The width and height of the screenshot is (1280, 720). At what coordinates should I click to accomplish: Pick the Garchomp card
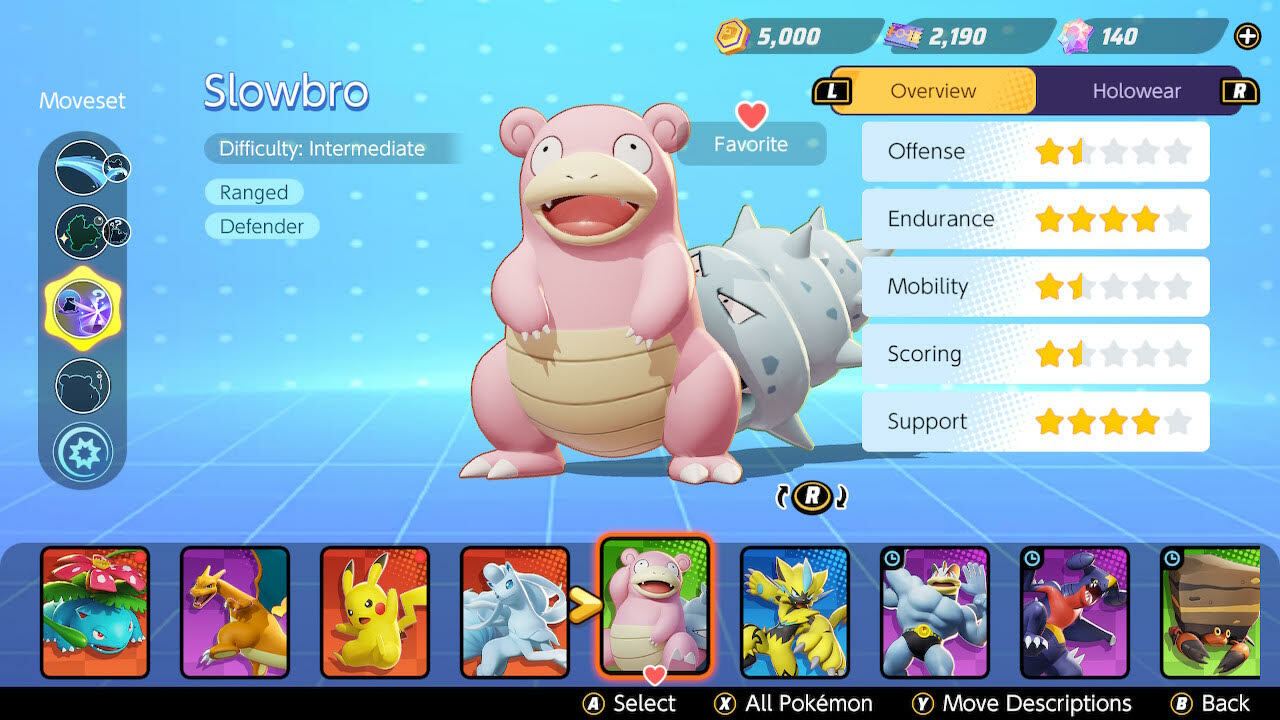click(x=1075, y=611)
